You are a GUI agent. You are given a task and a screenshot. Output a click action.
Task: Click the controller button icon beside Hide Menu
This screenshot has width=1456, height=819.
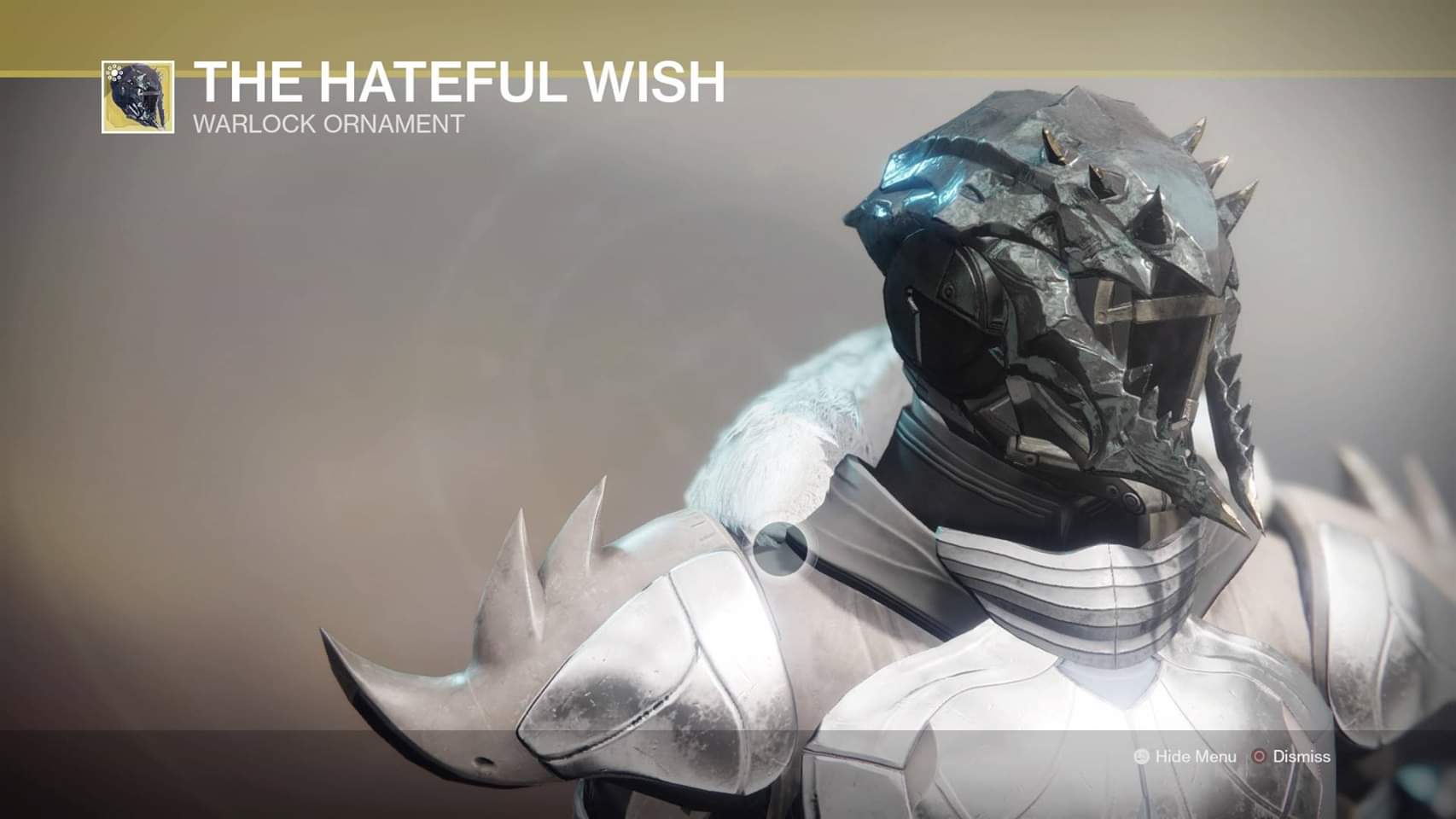click(x=1141, y=756)
